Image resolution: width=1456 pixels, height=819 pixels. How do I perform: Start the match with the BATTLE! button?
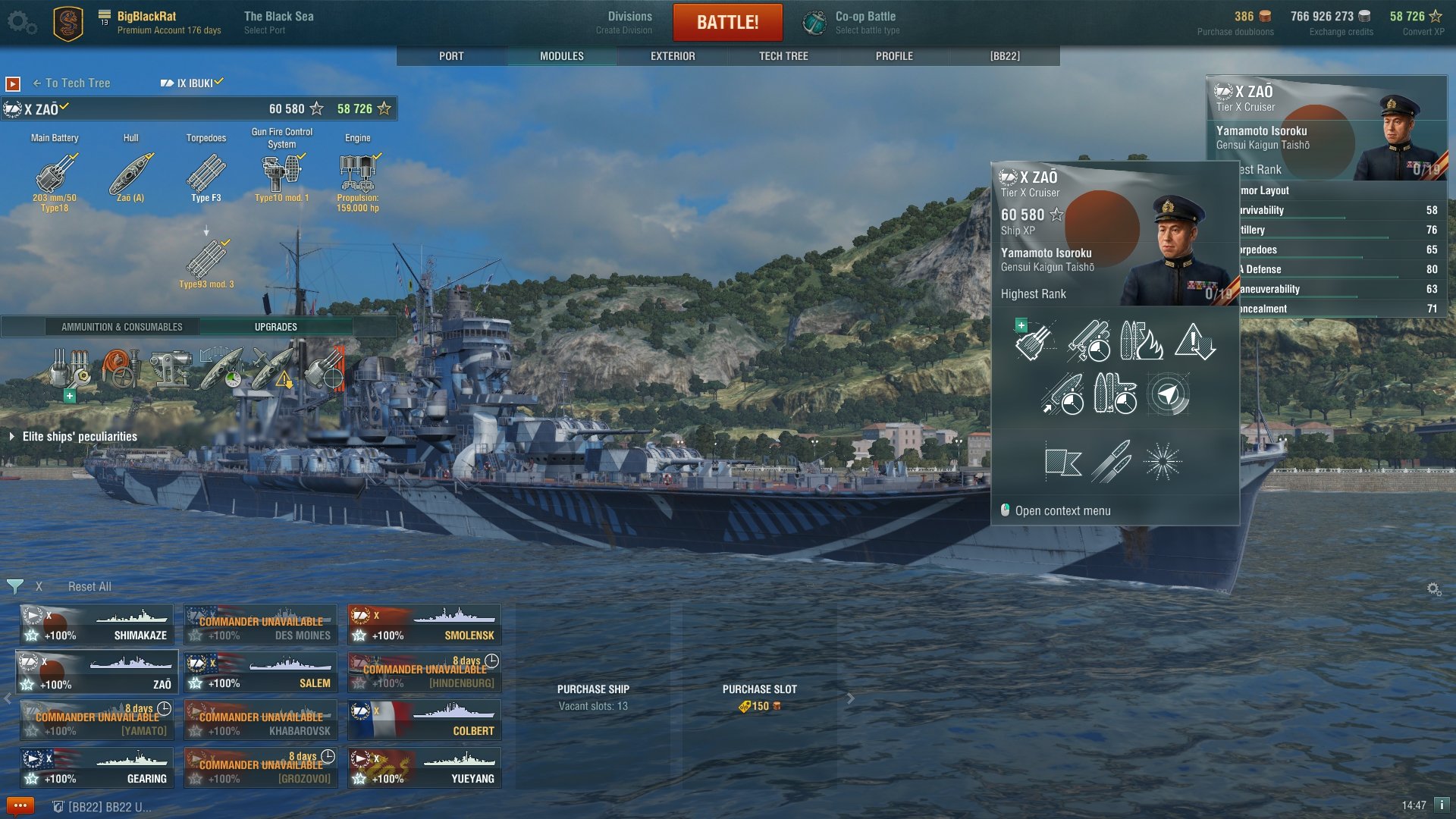tap(727, 22)
